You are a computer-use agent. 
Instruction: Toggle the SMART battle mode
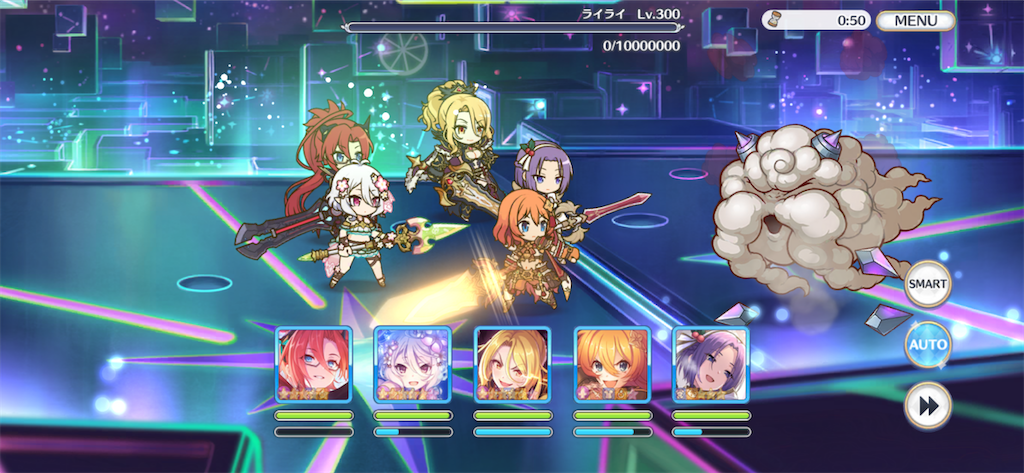tap(927, 284)
